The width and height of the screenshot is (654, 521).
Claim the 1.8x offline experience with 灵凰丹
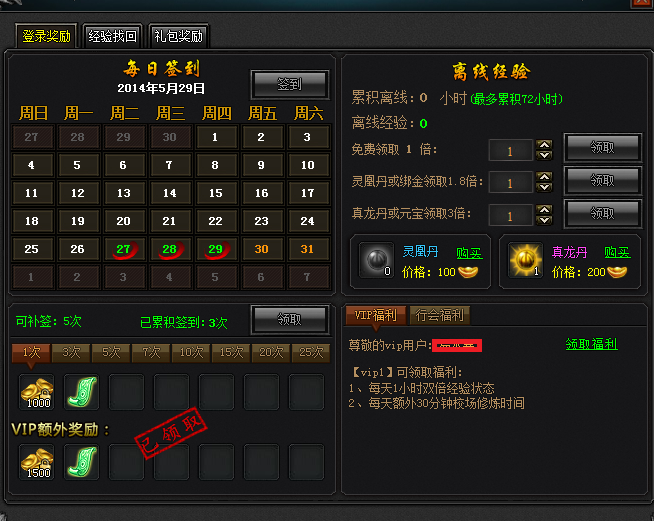tap(602, 180)
